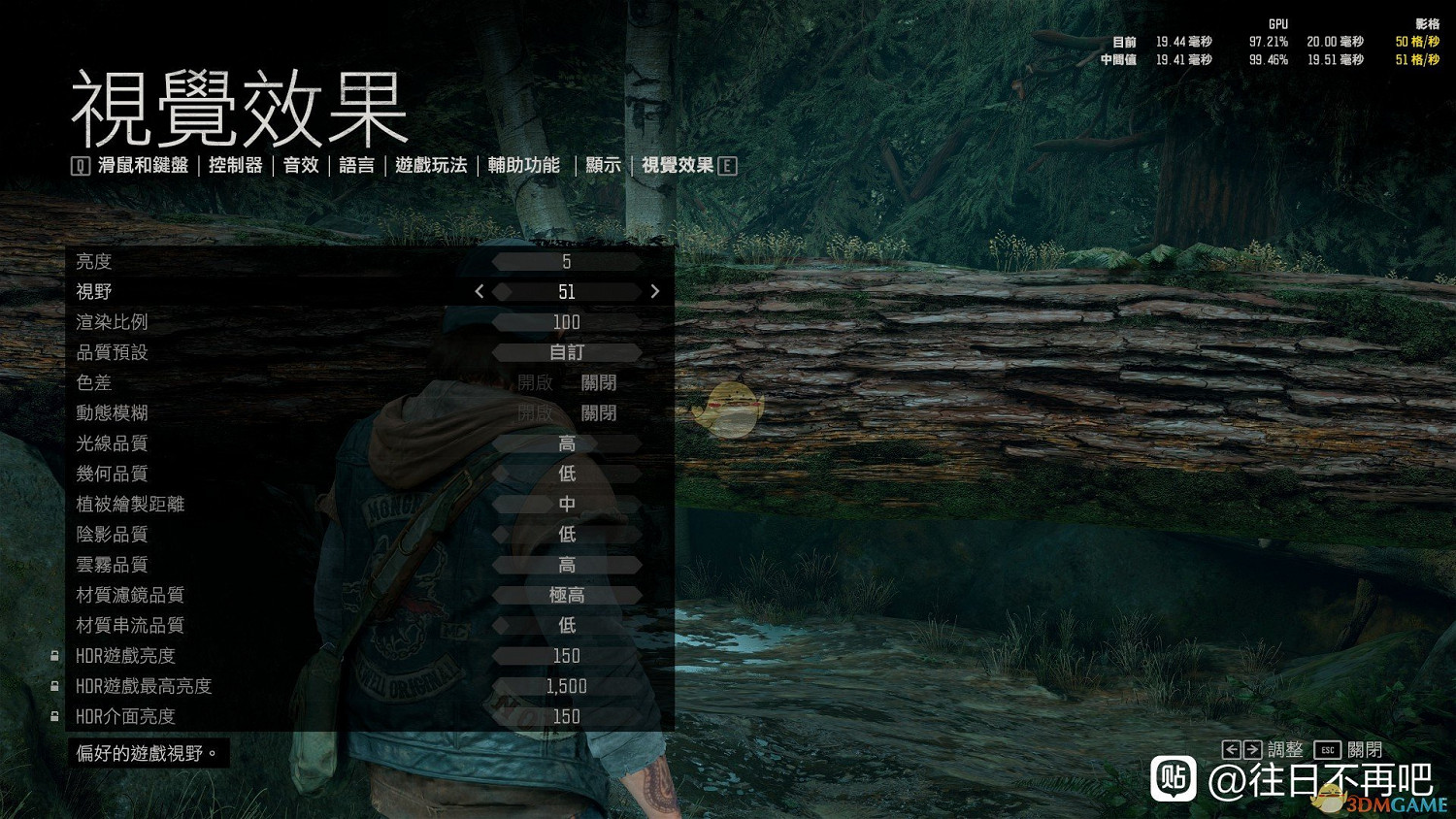Click the 渲染比例 value field showing 100
This screenshot has height=819, width=1456.
pyautogui.click(x=567, y=321)
